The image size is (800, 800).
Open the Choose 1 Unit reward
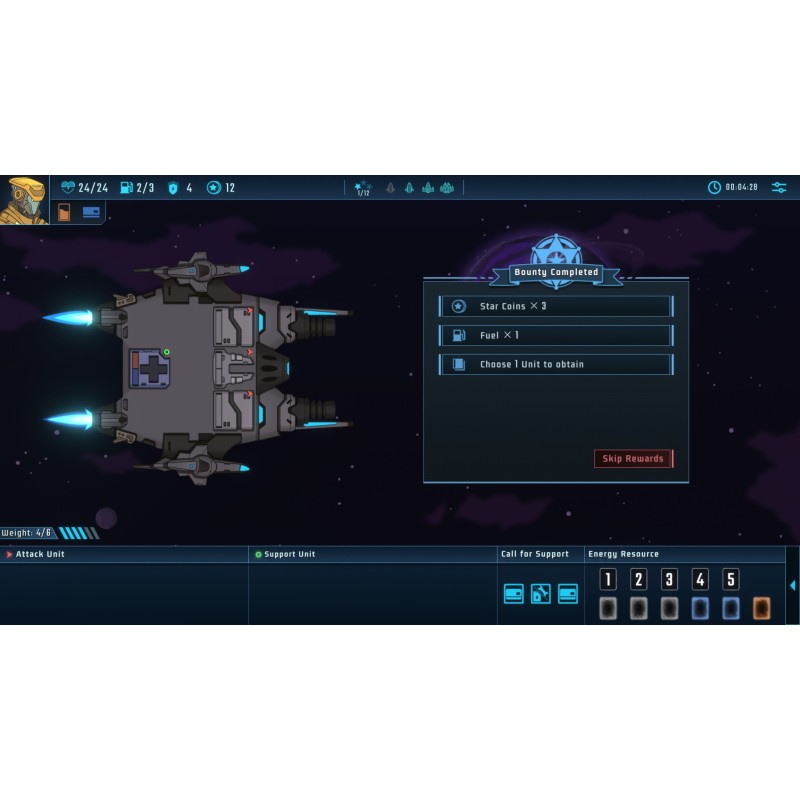coord(555,364)
